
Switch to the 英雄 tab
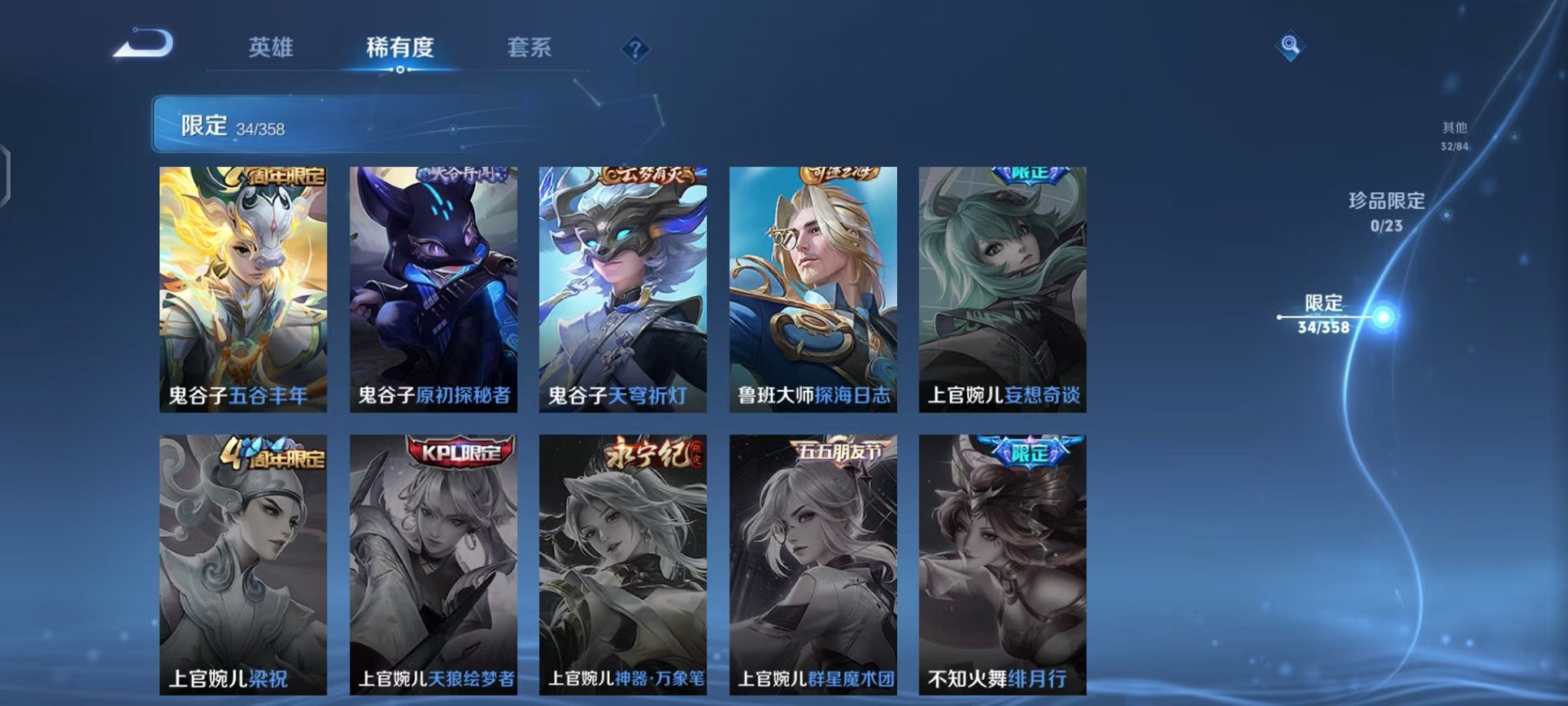pyautogui.click(x=273, y=48)
